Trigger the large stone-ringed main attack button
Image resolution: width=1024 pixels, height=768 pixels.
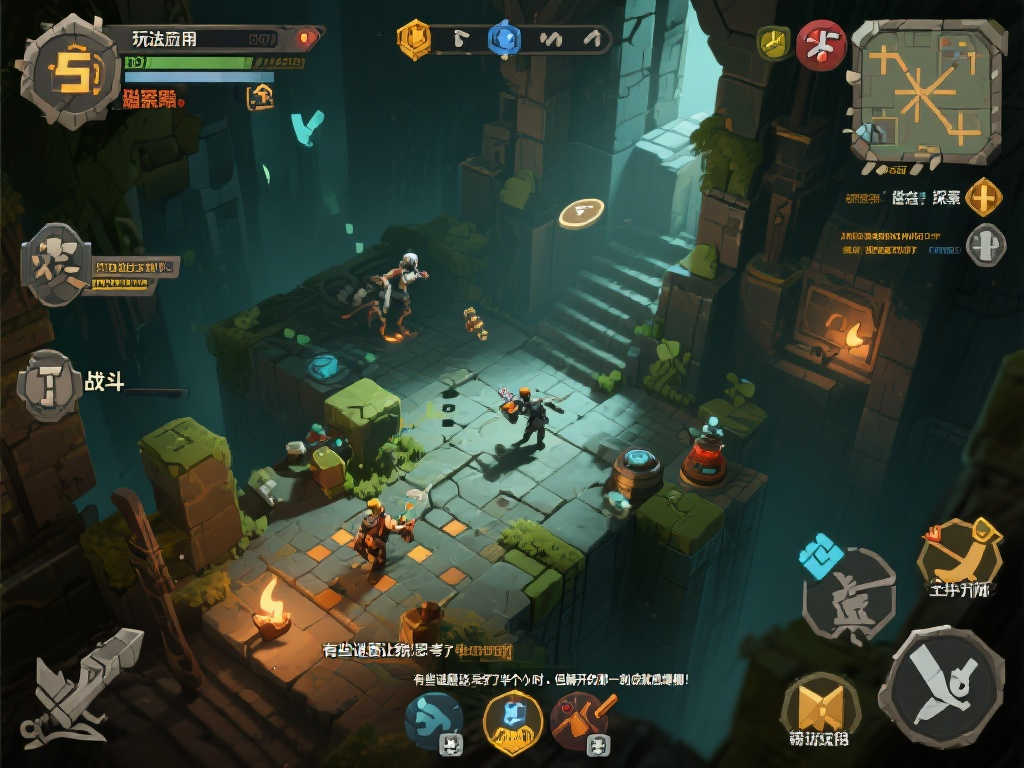(947, 687)
